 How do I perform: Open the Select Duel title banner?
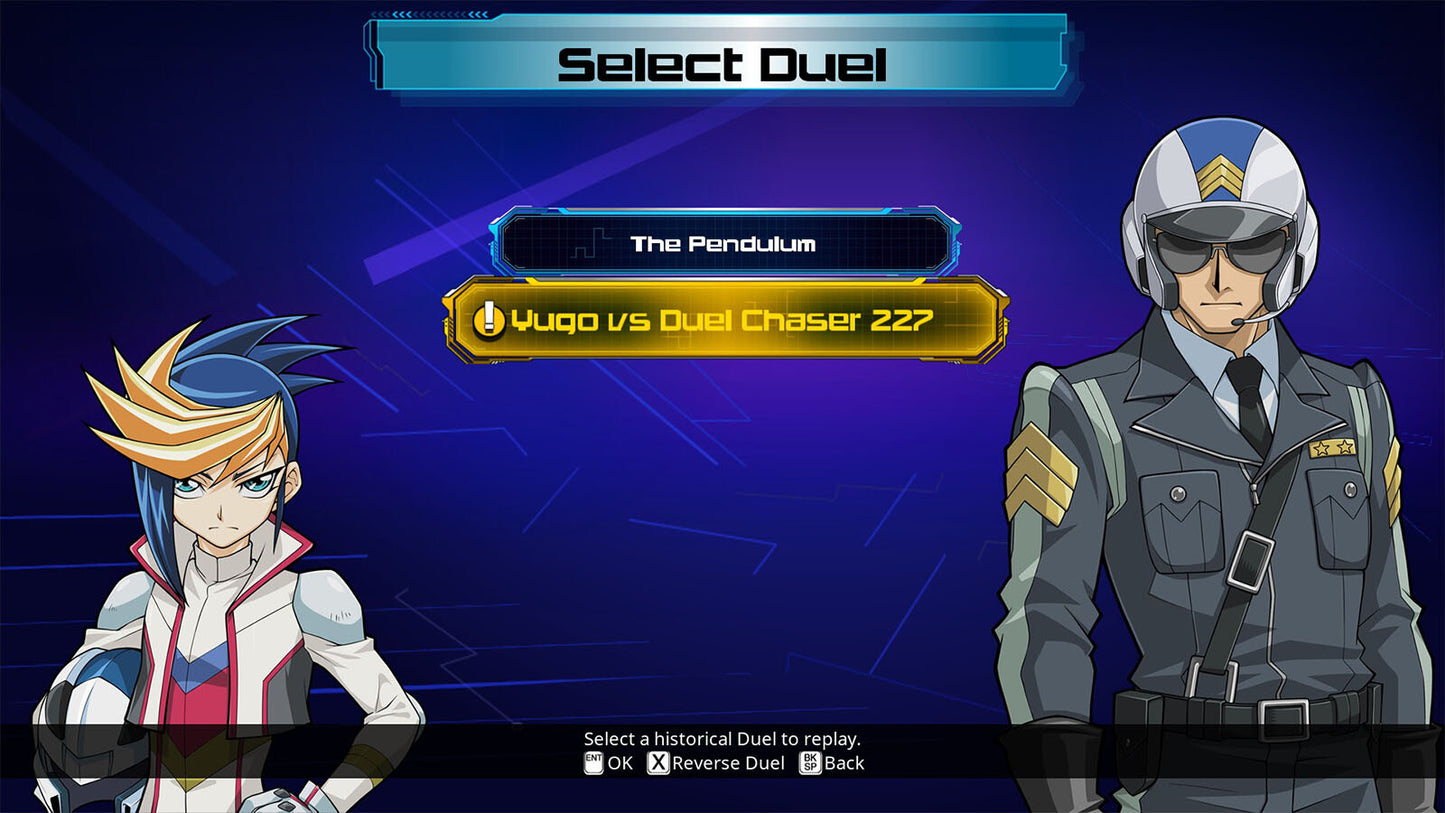[722, 62]
